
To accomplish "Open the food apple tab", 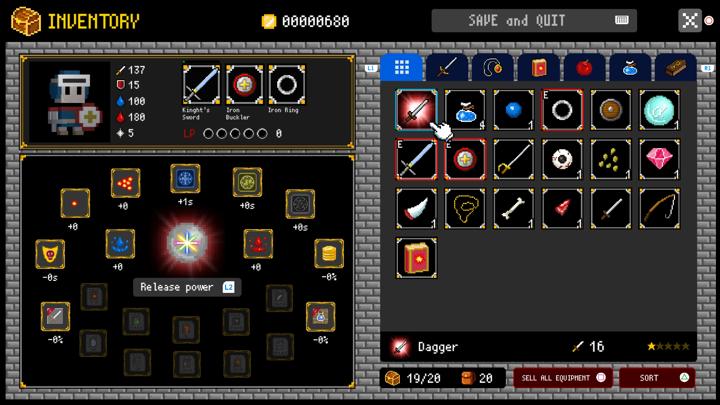I will click(x=584, y=67).
